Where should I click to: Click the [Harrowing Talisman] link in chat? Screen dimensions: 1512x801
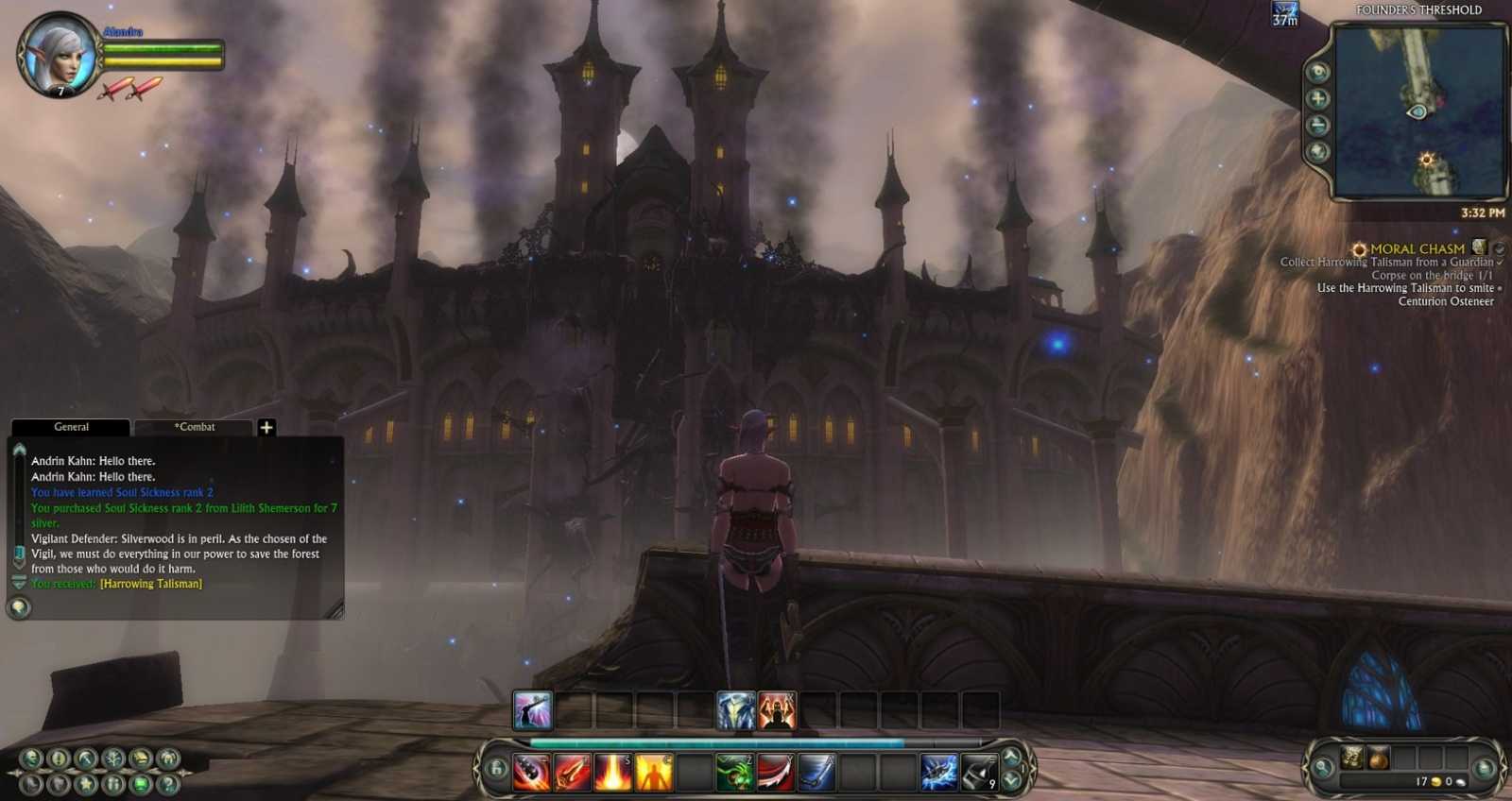(150, 584)
